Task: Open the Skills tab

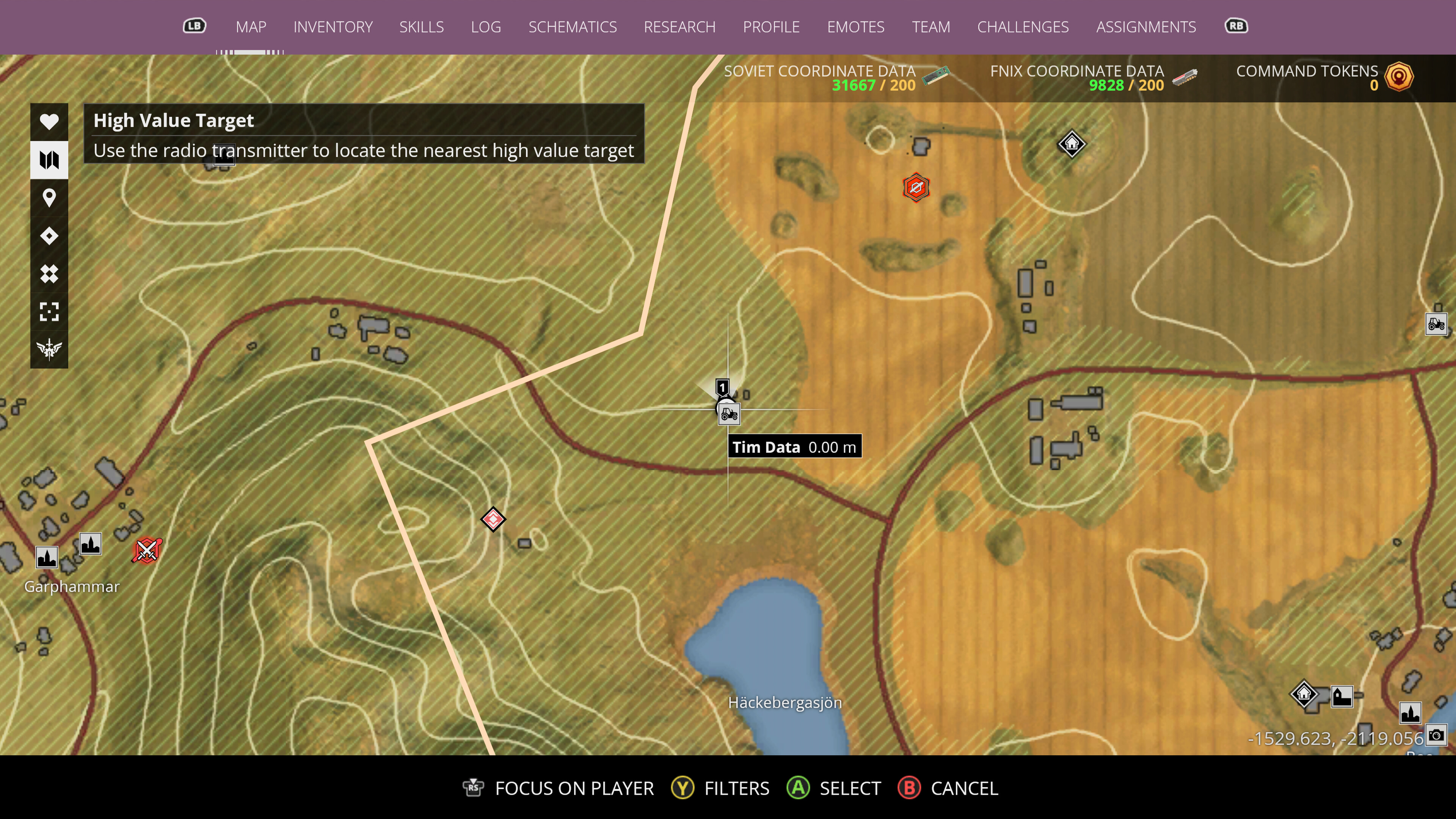Action: pos(421,27)
